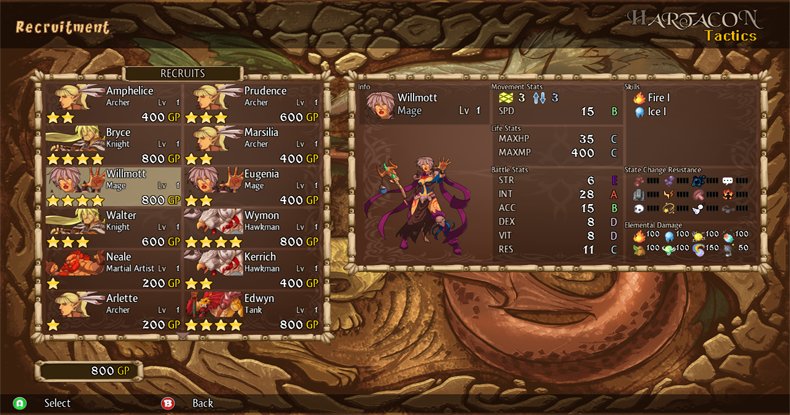
Task: Click the Fire I skill
Action: (657, 98)
